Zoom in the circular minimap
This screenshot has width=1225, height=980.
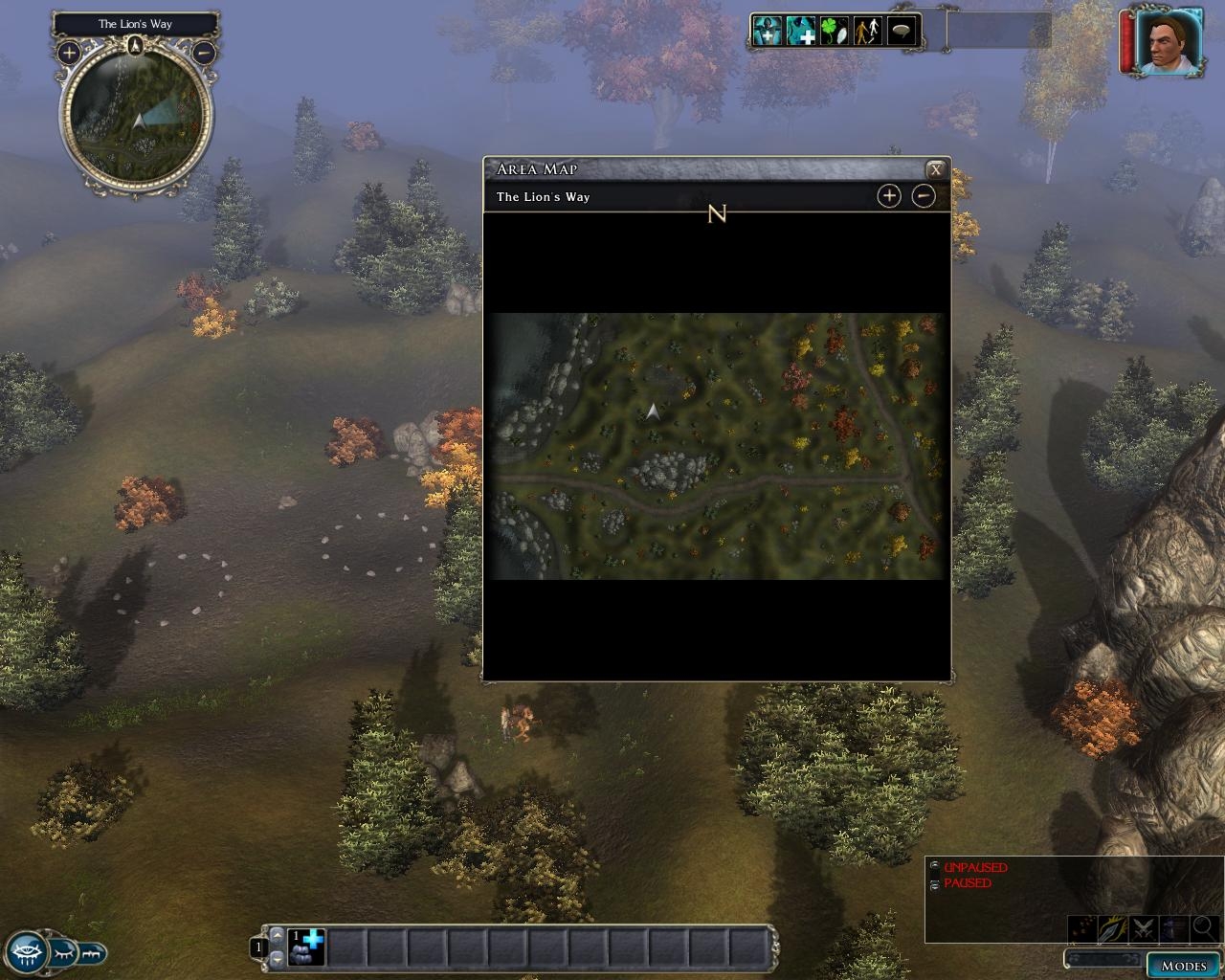click(x=69, y=53)
